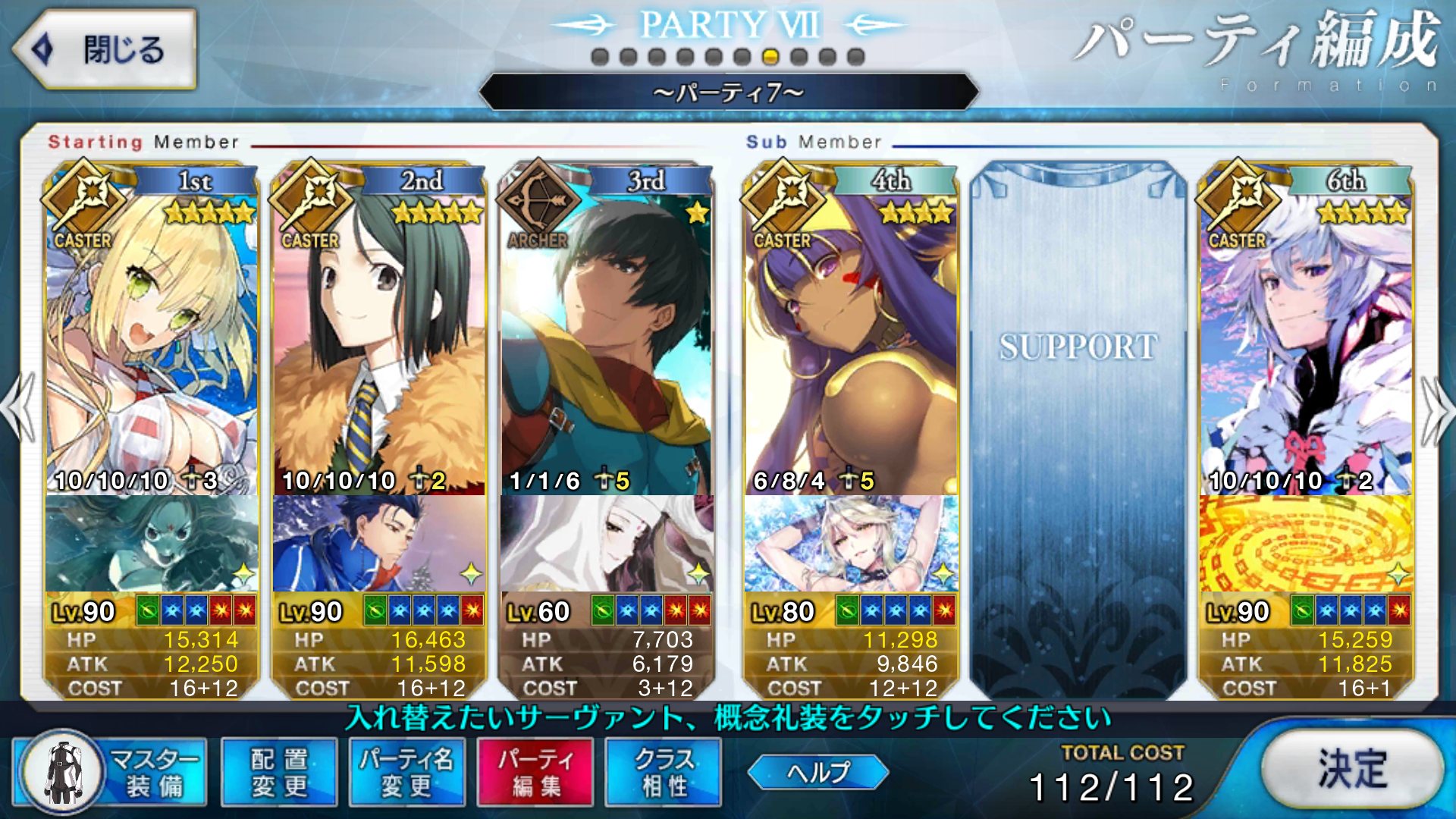Close the party formation screen
This screenshot has height=819, width=1456.
[x=105, y=50]
